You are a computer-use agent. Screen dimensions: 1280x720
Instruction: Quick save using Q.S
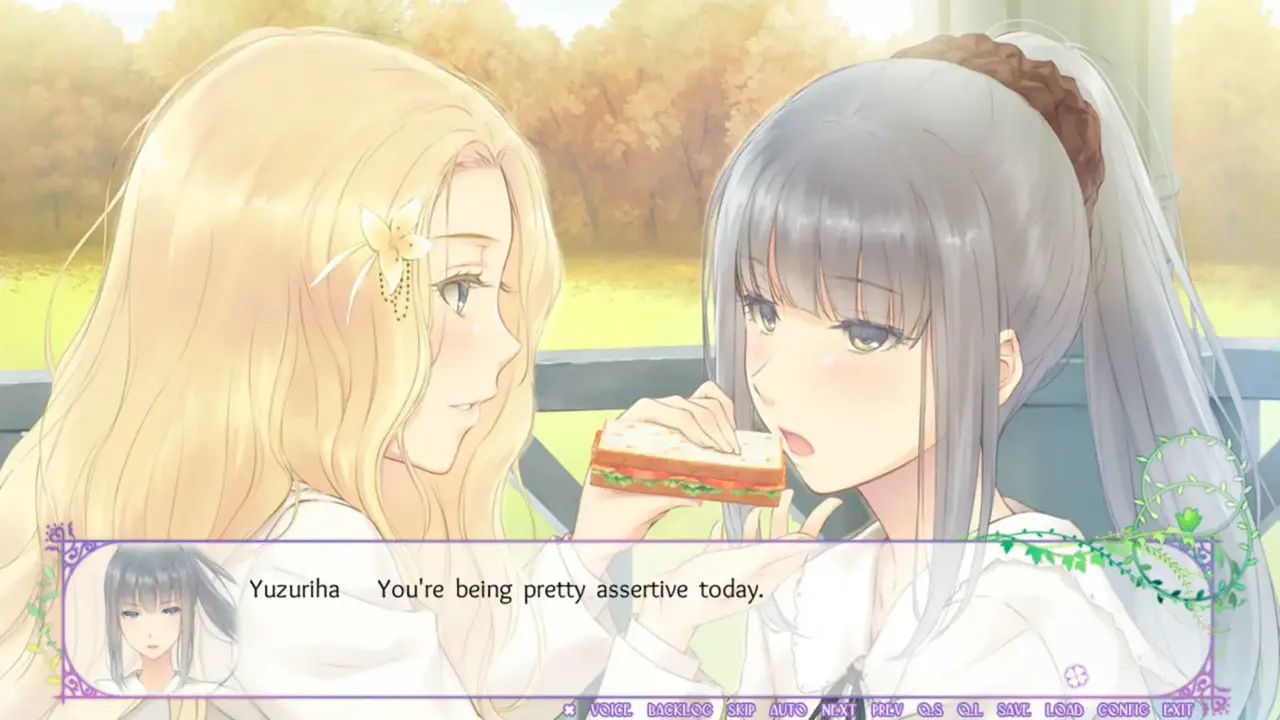pyautogui.click(x=932, y=710)
